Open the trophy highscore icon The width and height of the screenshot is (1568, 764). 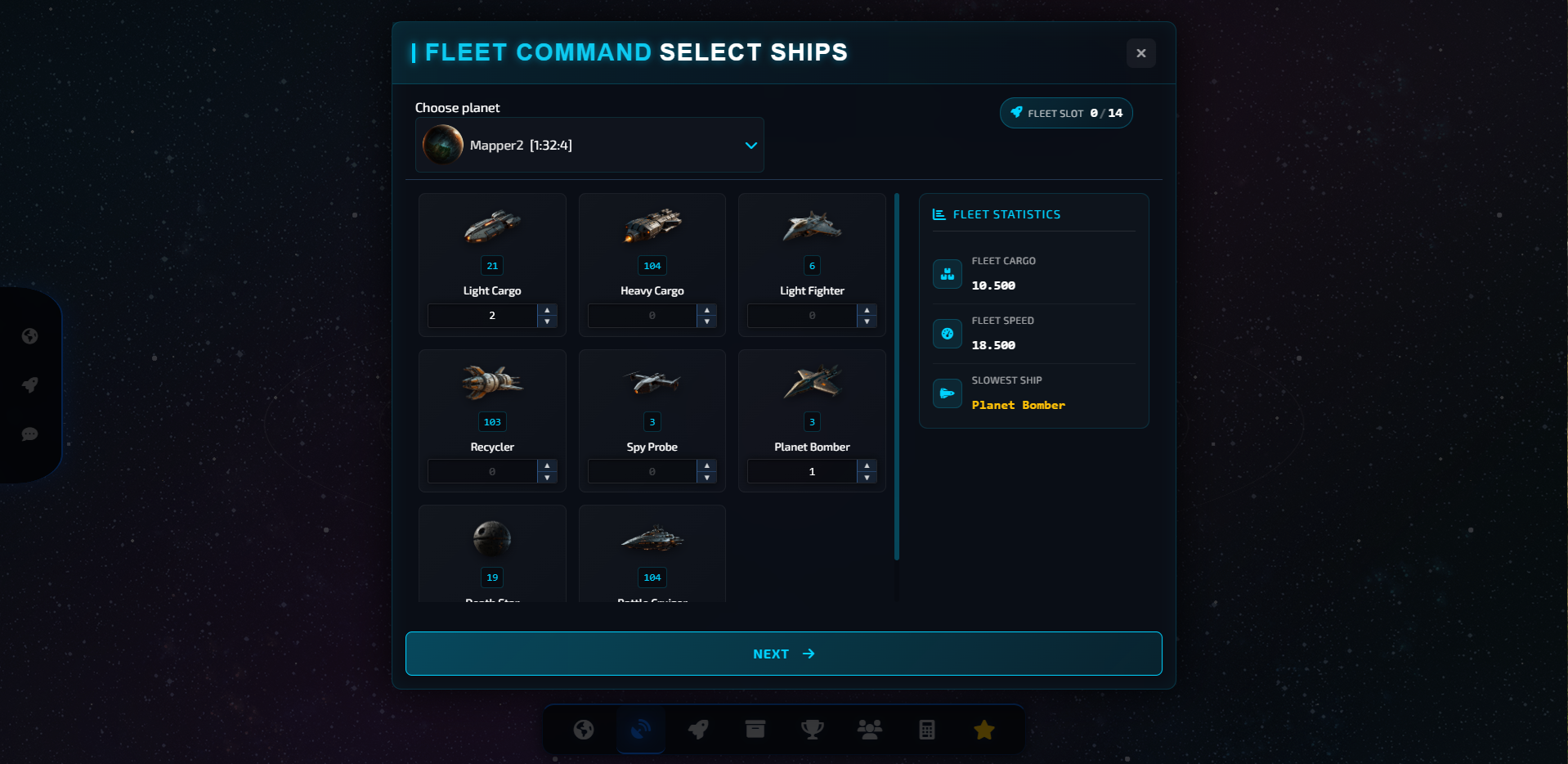tap(812, 729)
